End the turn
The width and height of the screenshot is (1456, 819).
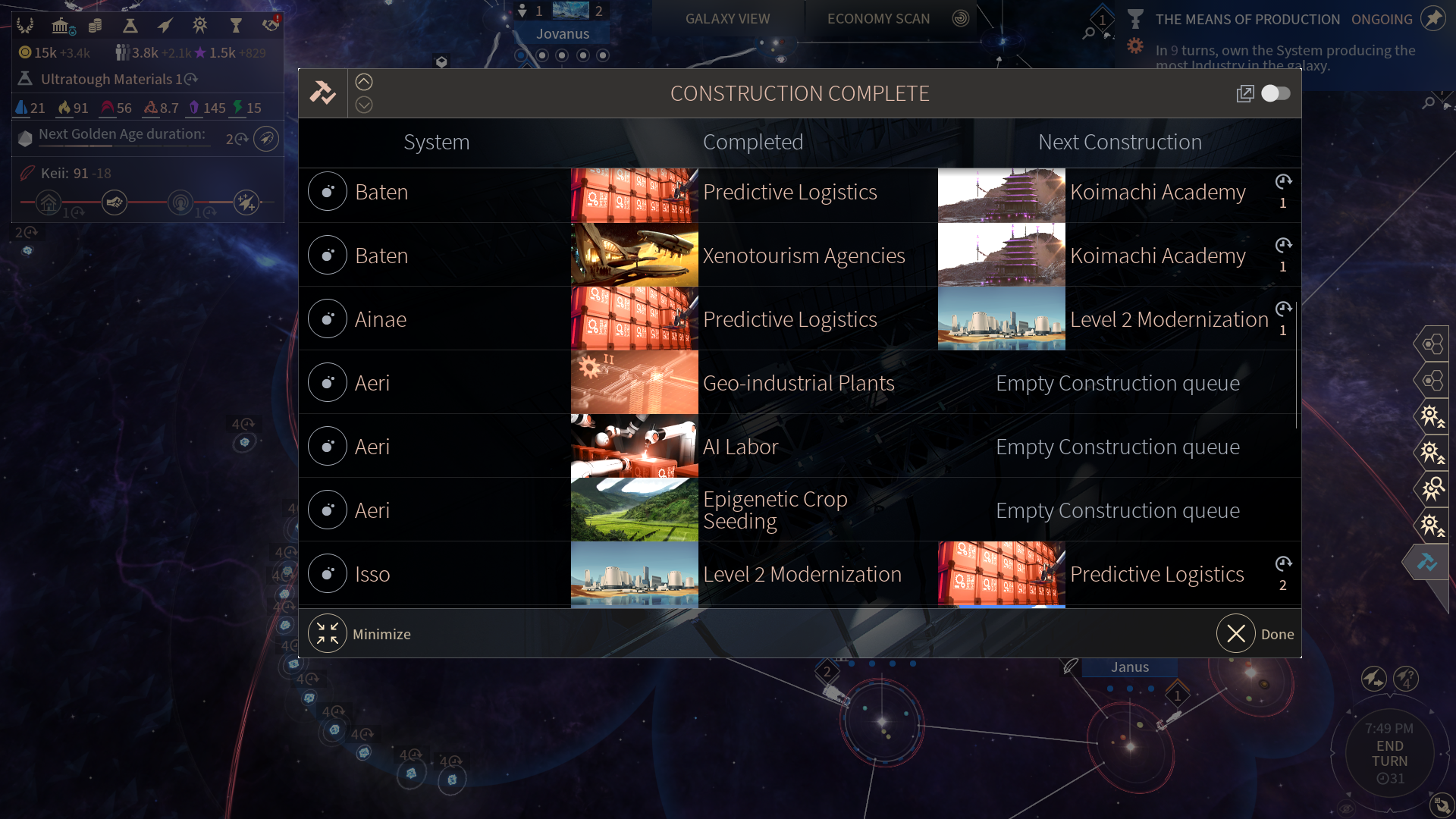1389,754
